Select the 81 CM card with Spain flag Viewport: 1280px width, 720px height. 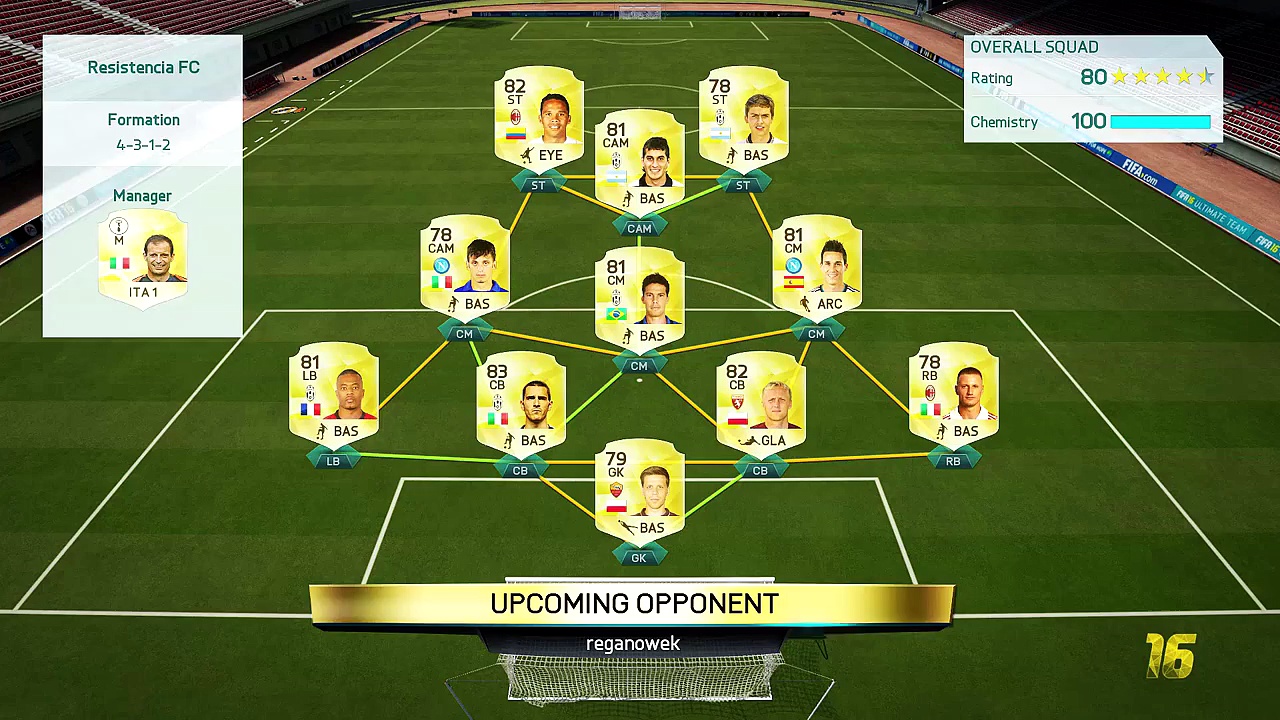817,267
